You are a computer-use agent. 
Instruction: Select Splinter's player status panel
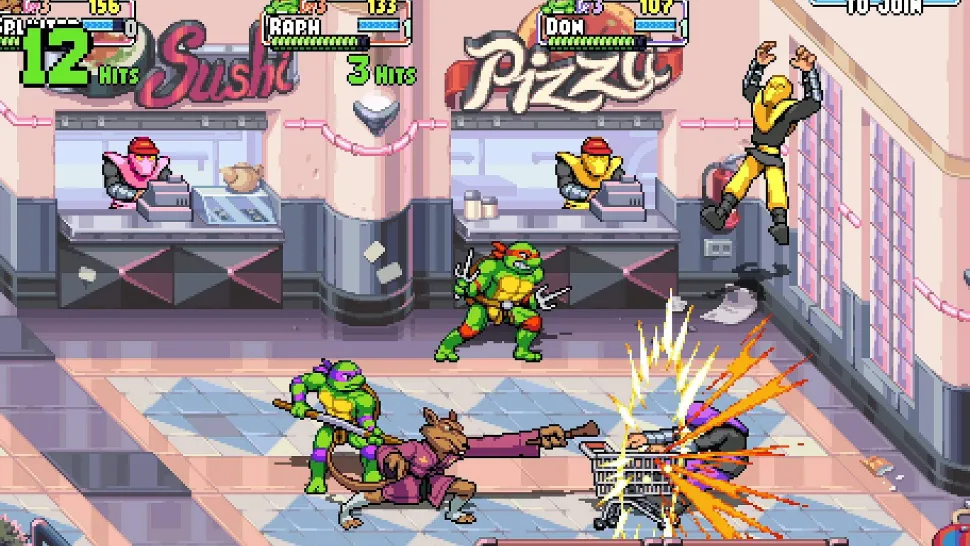68,24
